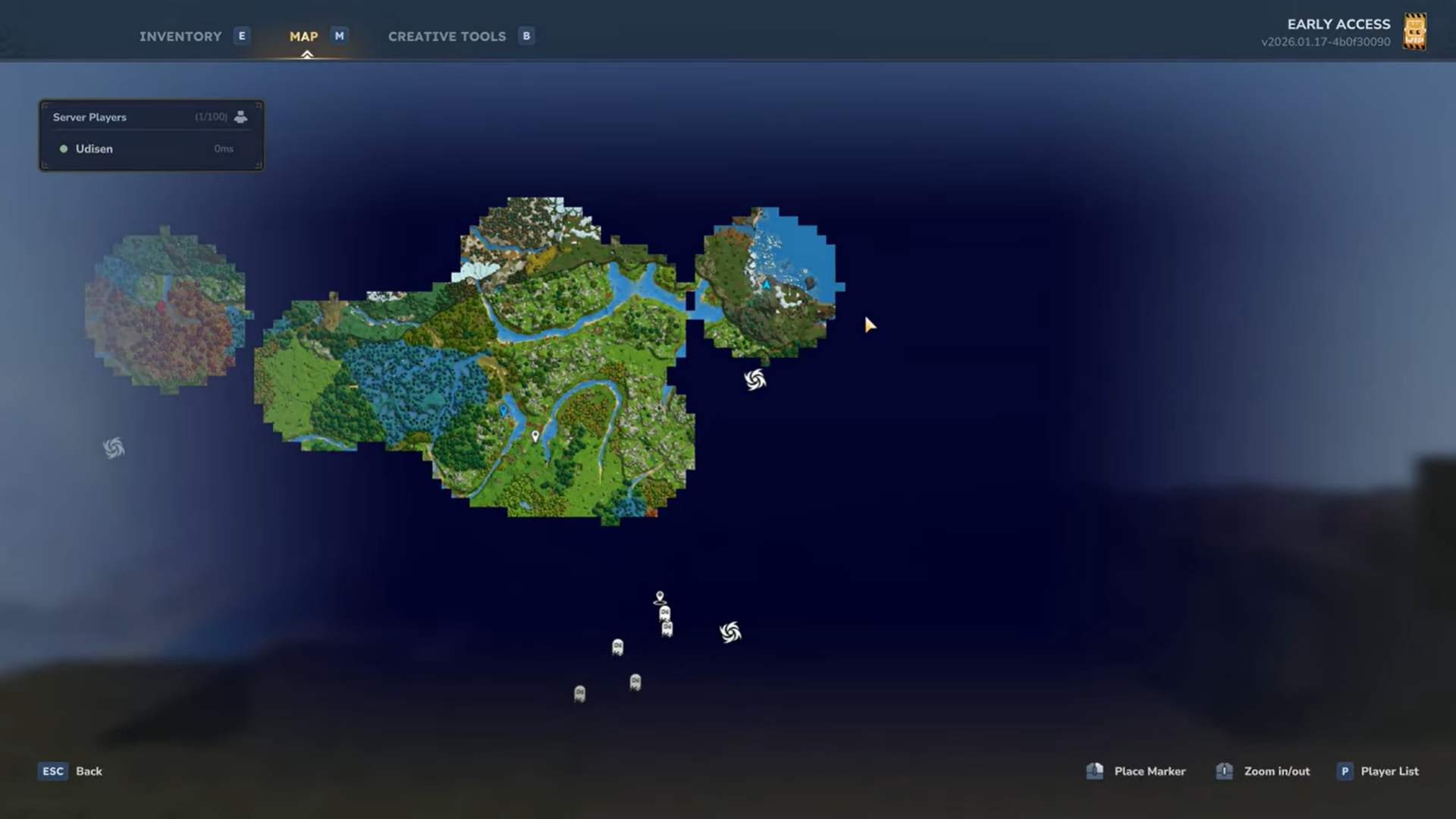
Task: Click the Zoom in/out icon in the bottom bar
Action: click(1225, 771)
